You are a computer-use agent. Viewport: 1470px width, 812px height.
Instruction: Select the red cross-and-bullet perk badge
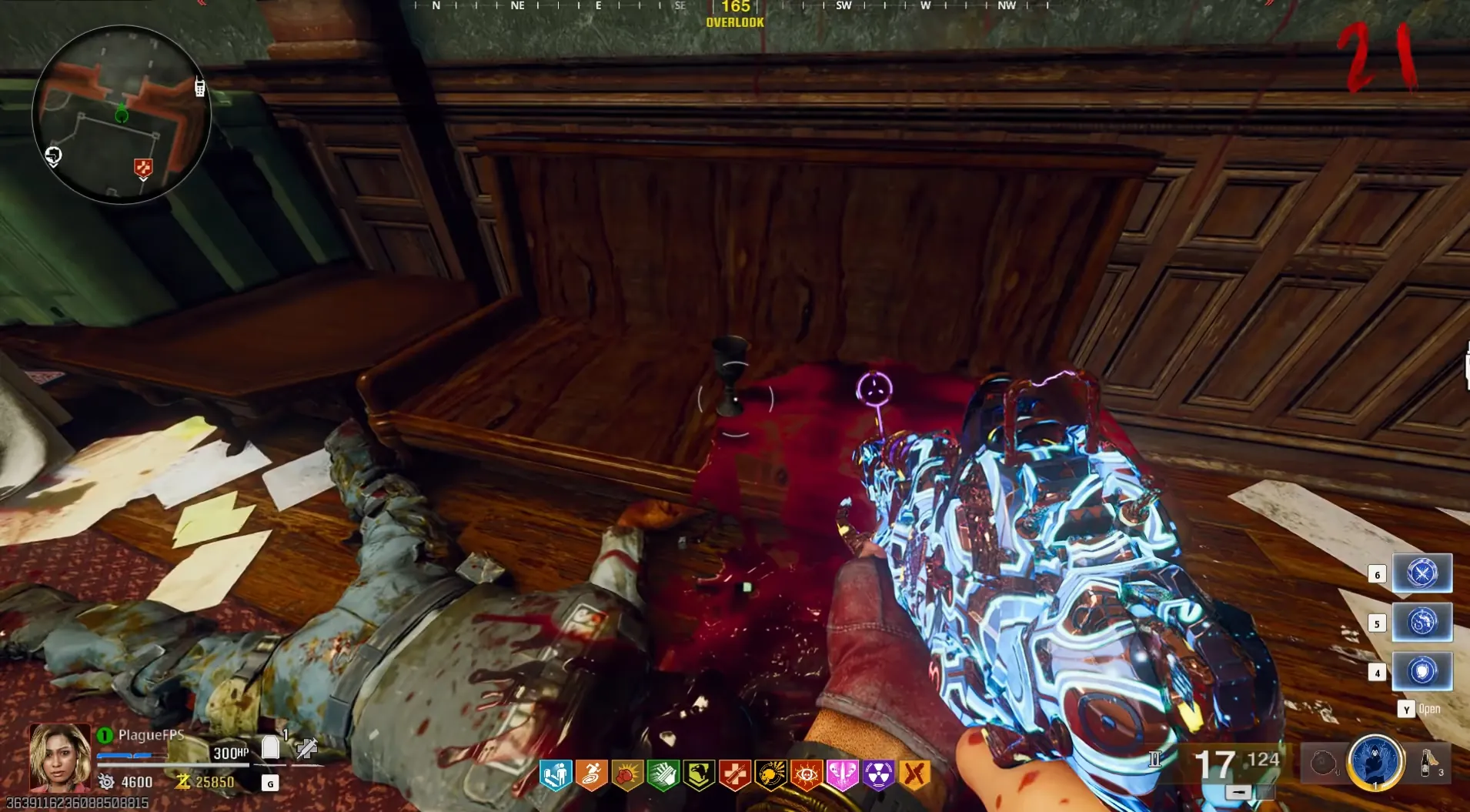[735, 775]
